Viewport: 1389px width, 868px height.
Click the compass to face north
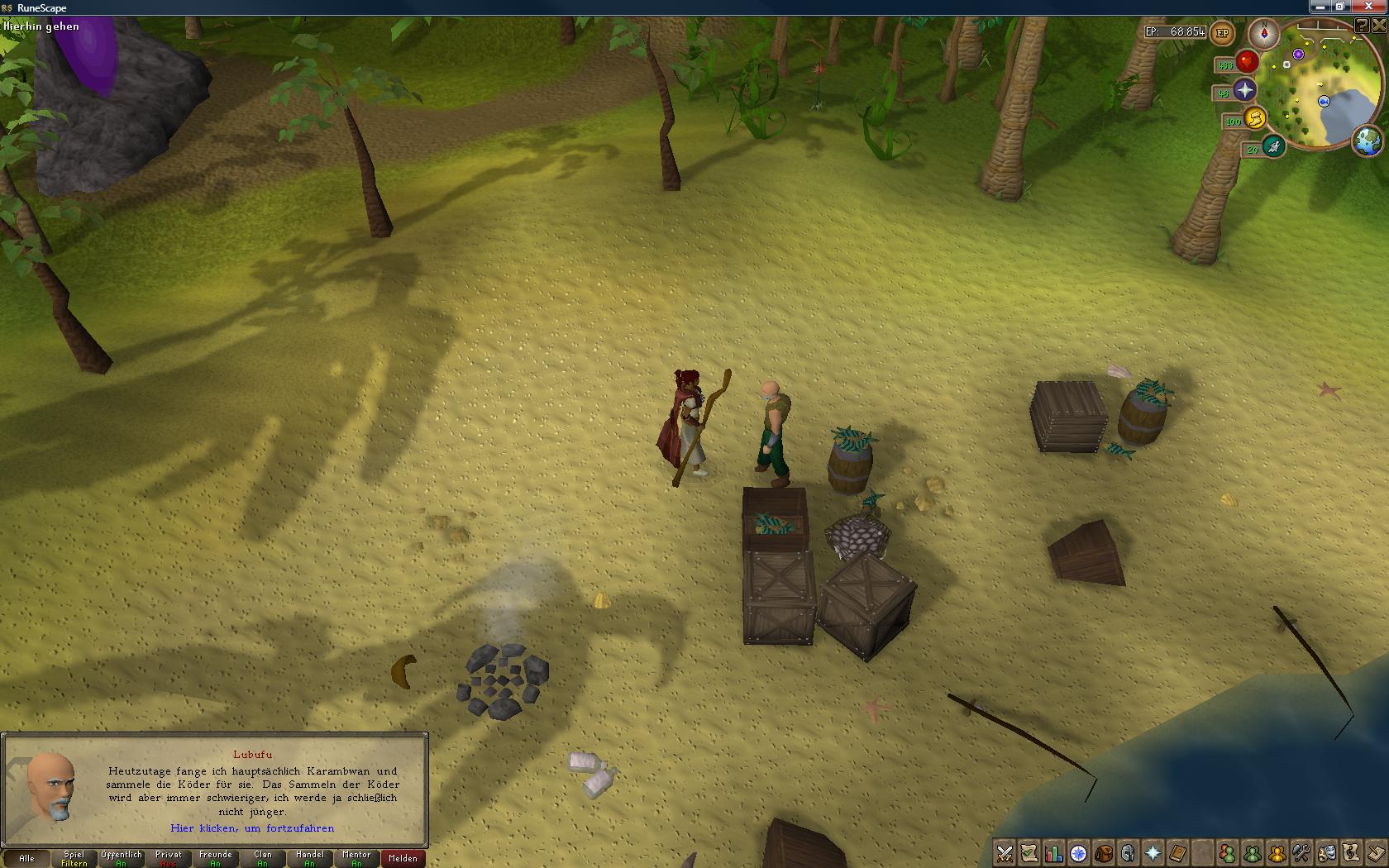point(1263,34)
